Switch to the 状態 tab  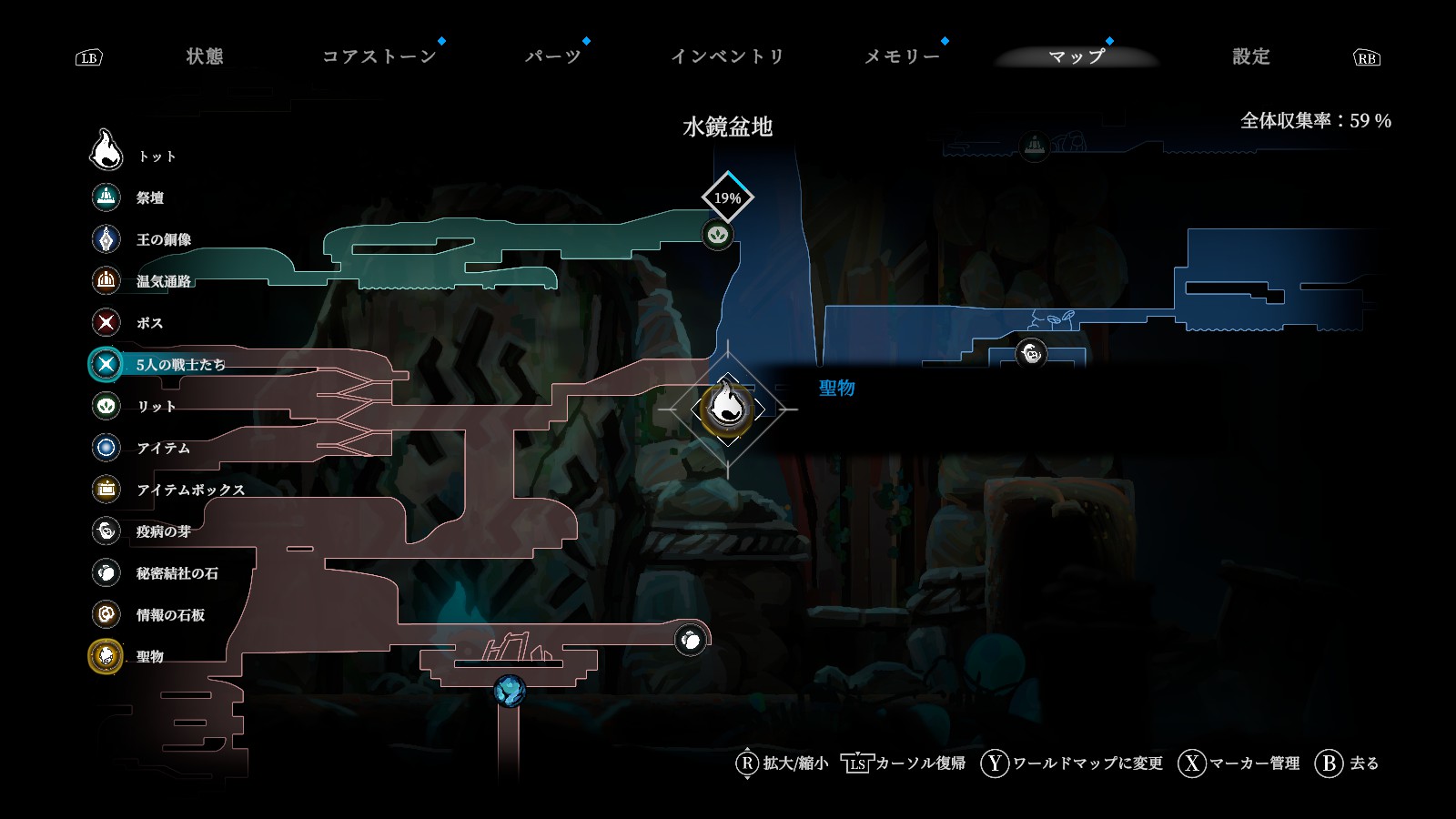[x=205, y=56]
